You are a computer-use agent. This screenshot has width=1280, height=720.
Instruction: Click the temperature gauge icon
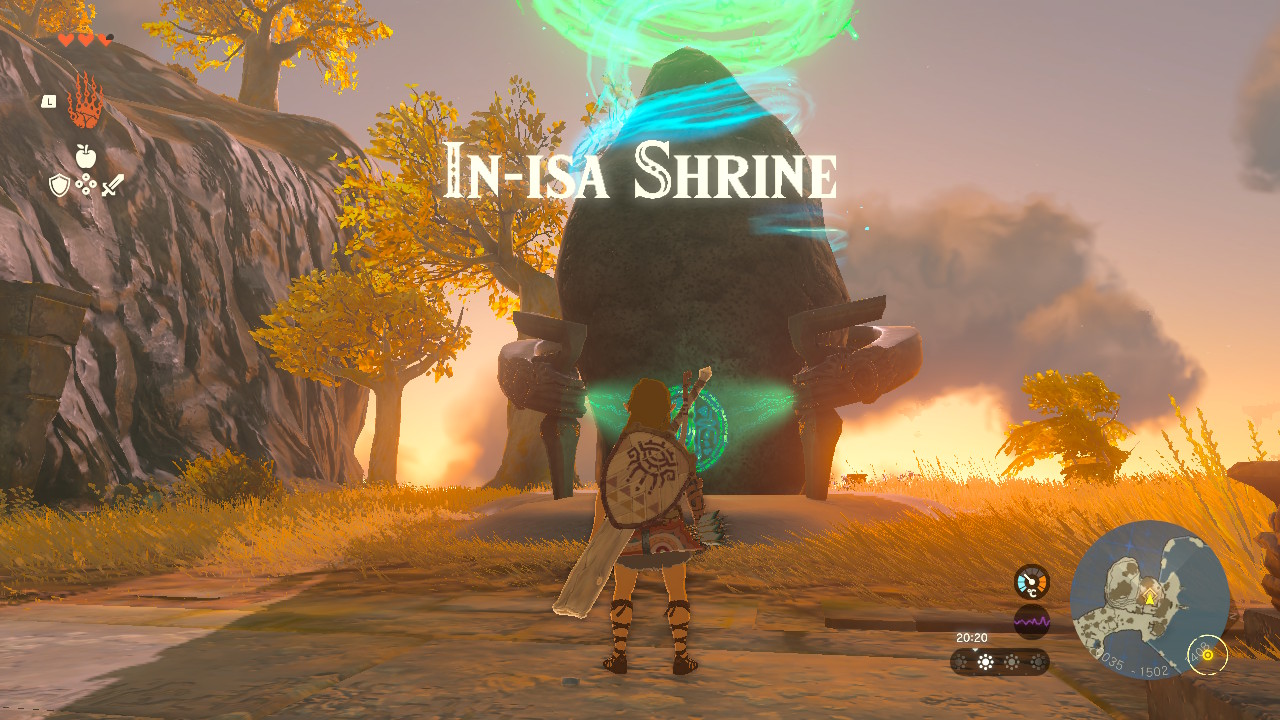click(1031, 583)
